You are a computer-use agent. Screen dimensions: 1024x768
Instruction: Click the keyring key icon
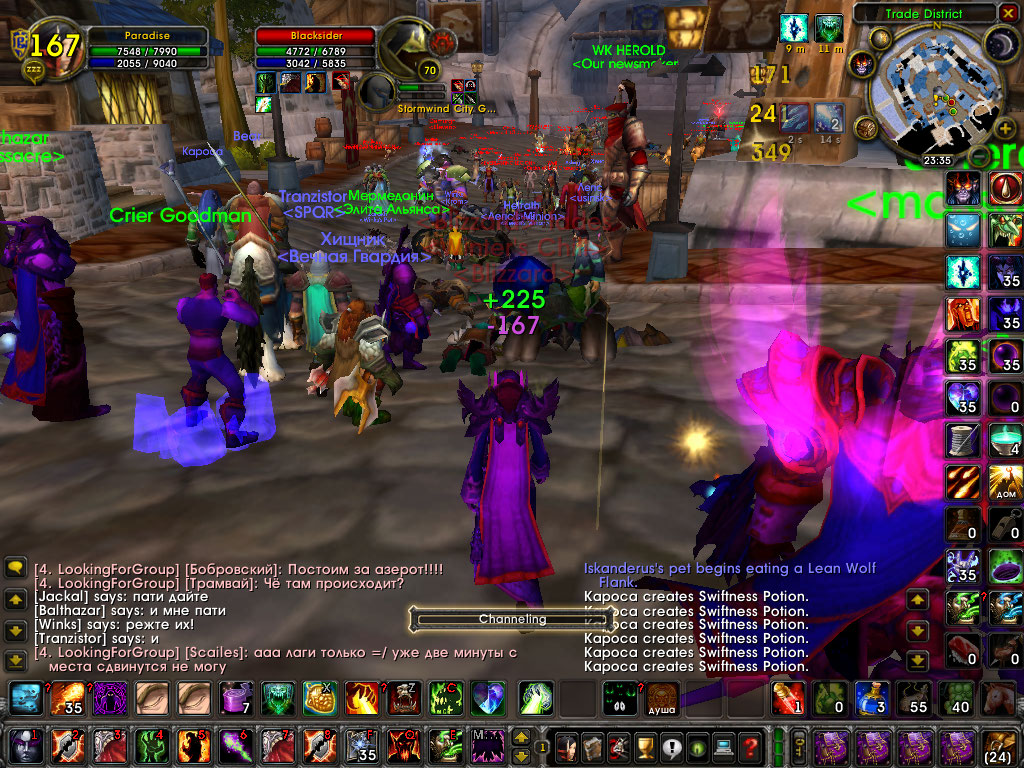[x=801, y=745]
